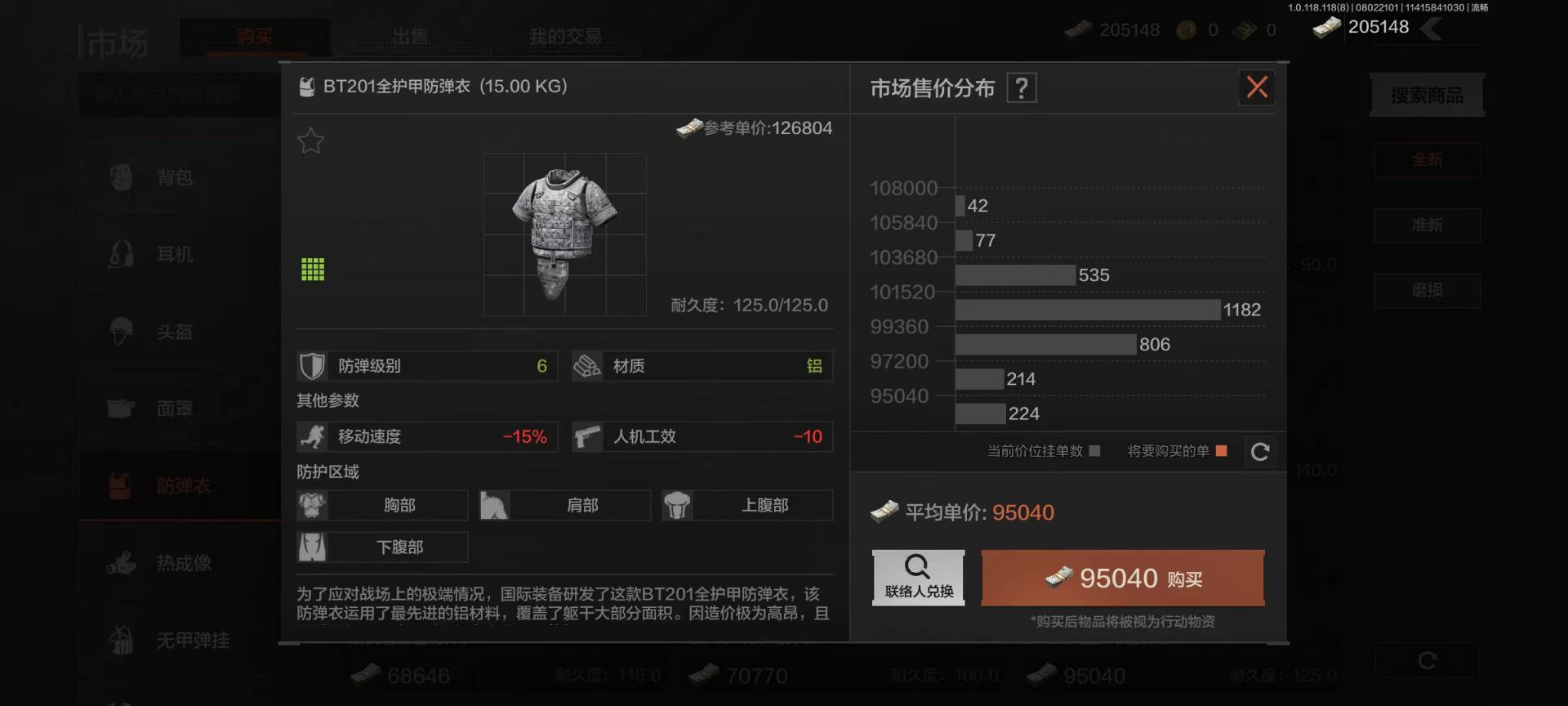
Task: Open the 面罩 (Face mask) category
Action: pos(175,409)
